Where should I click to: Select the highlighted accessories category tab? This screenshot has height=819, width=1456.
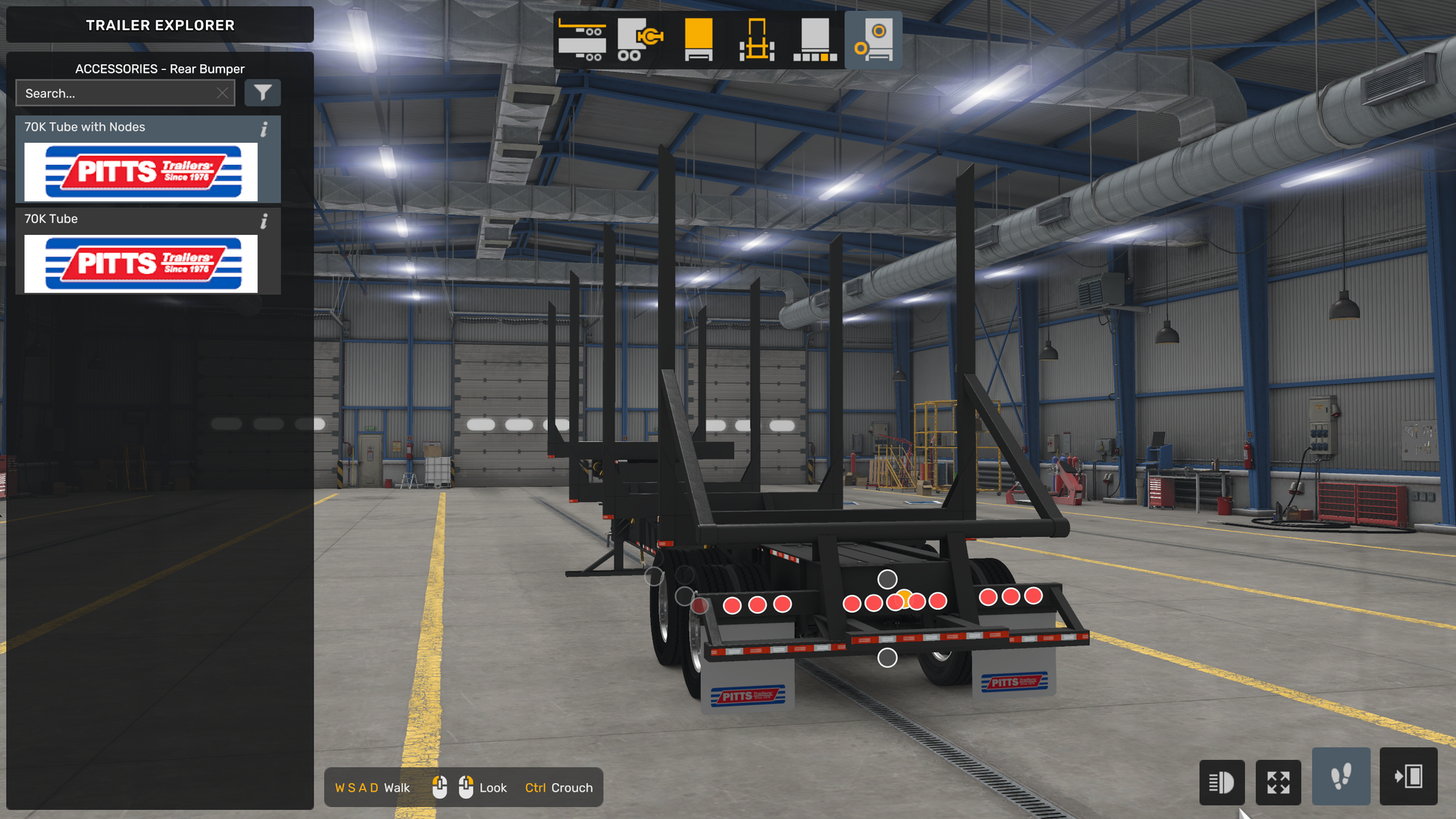[x=873, y=40]
